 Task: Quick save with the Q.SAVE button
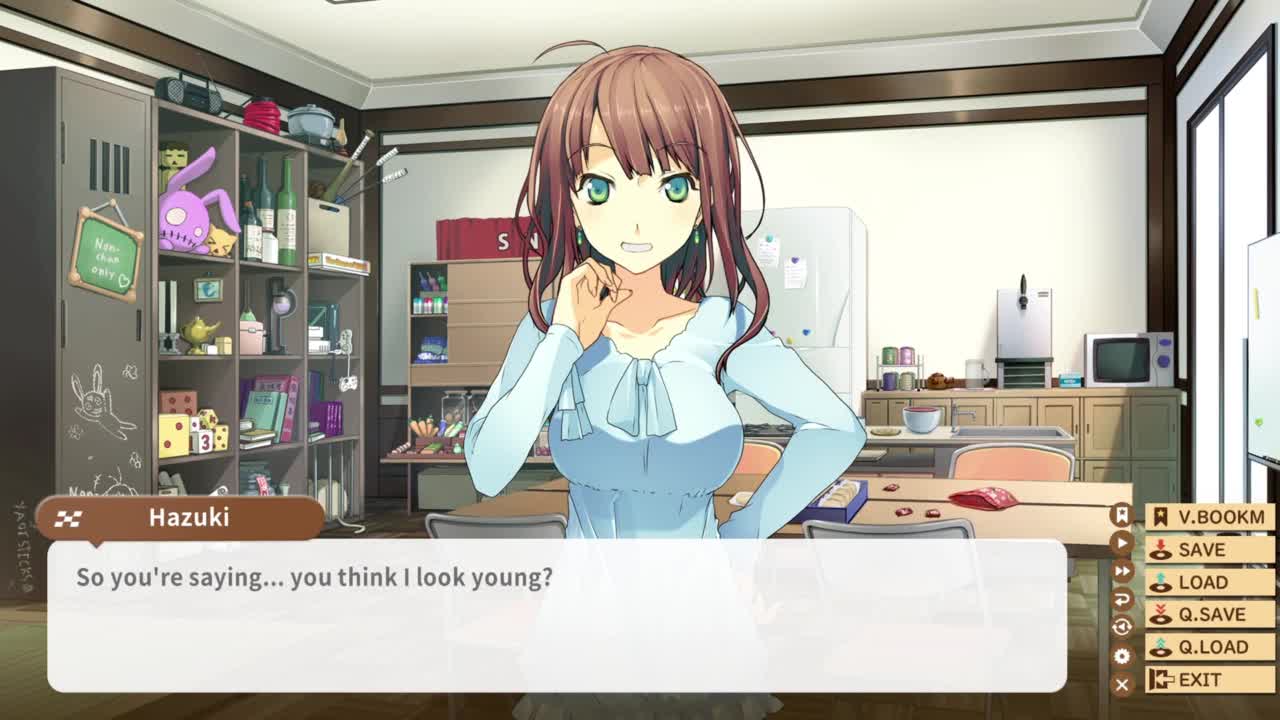coord(1209,614)
